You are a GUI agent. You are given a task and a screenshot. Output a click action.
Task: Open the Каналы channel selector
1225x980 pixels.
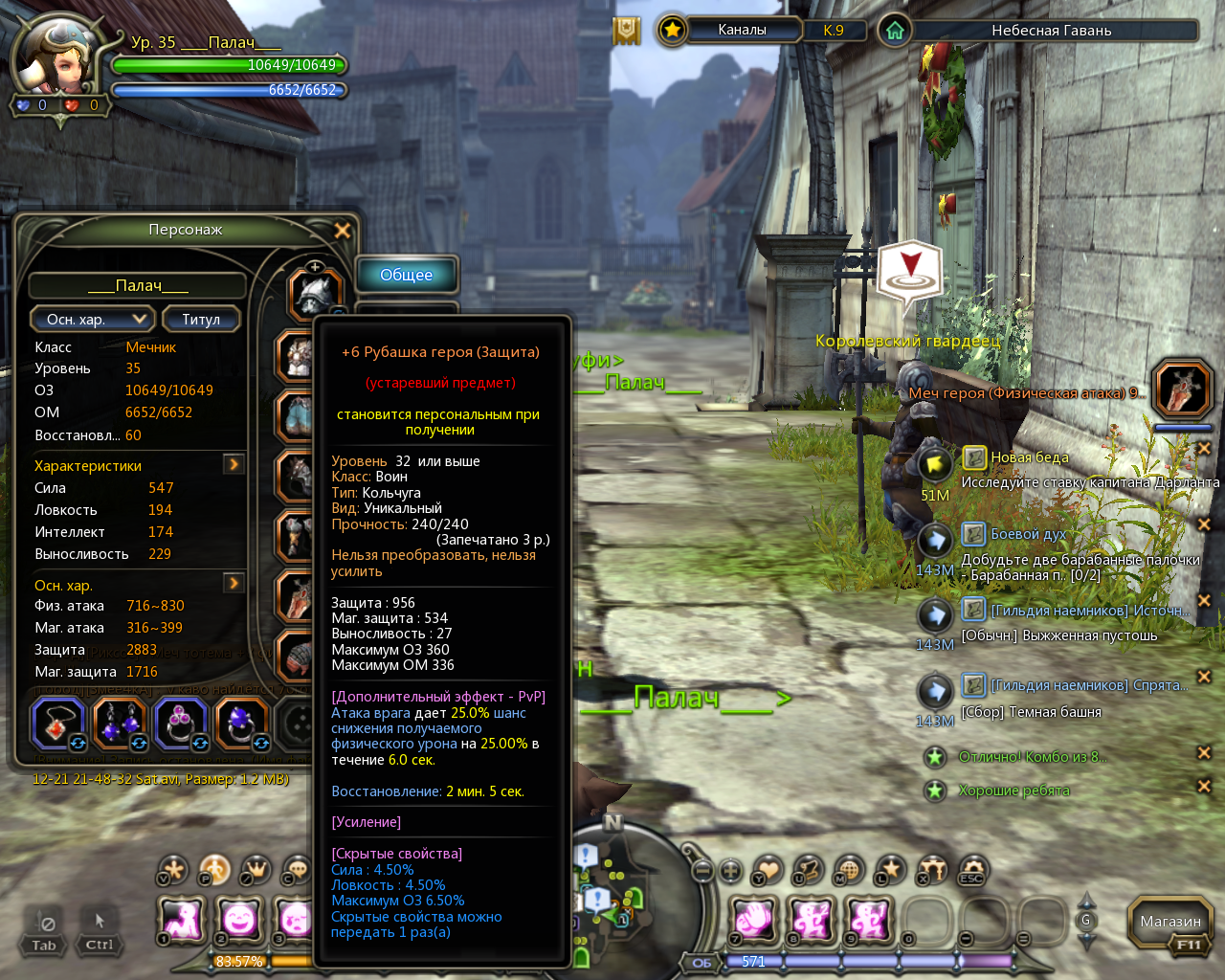click(x=742, y=31)
